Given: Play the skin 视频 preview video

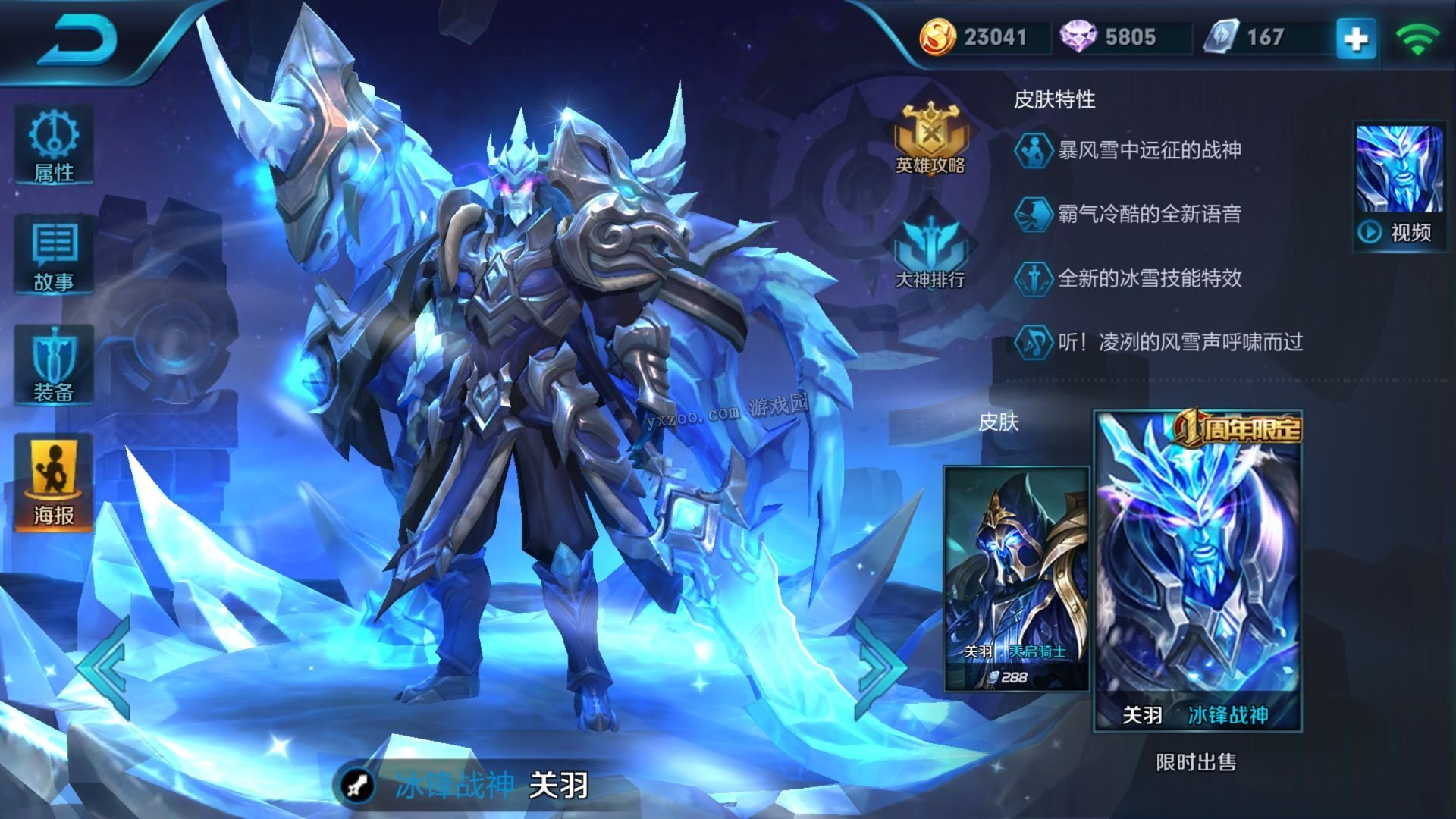Looking at the screenshot, I should pyautogui.click(x=1400, y=187).
